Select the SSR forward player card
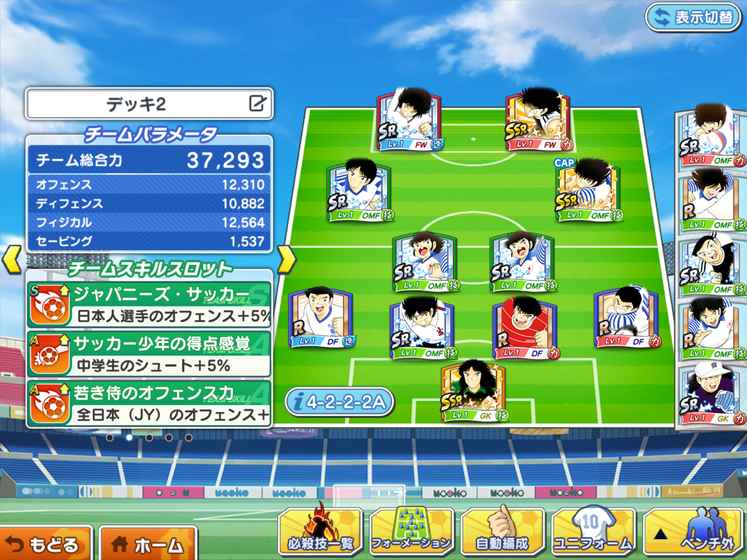747x560 pixels. 535,125
